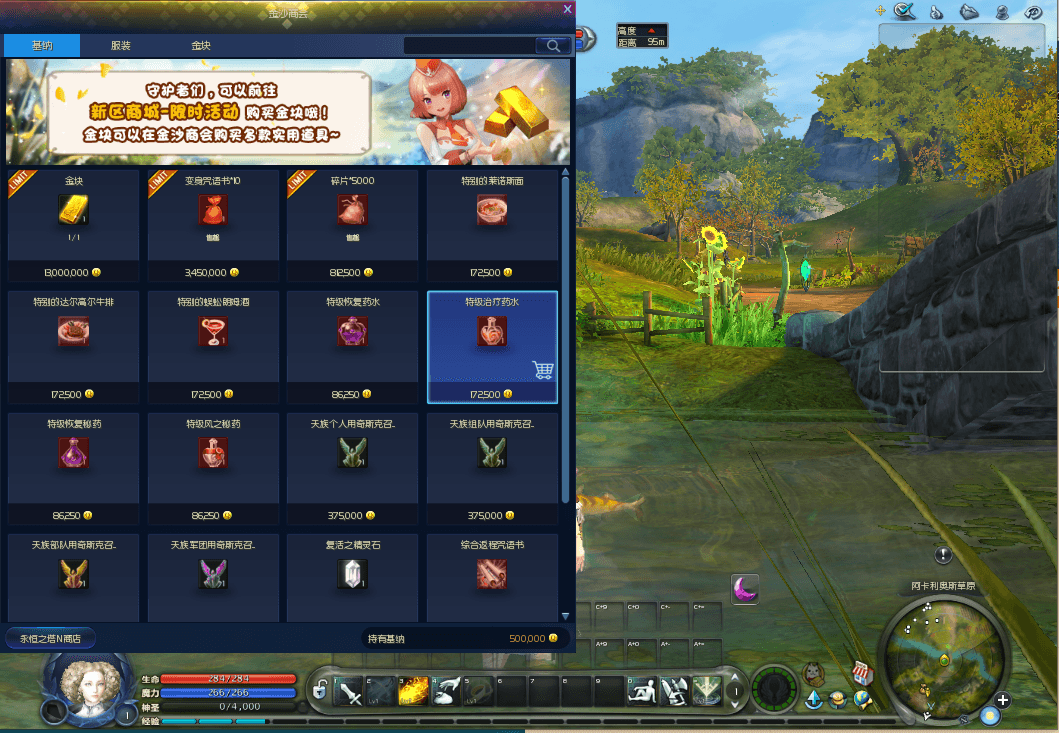
Task: Select the 特别的莱诺斯面 noodle bowl item
Action: pyautogui.click(x=492, y=210)
